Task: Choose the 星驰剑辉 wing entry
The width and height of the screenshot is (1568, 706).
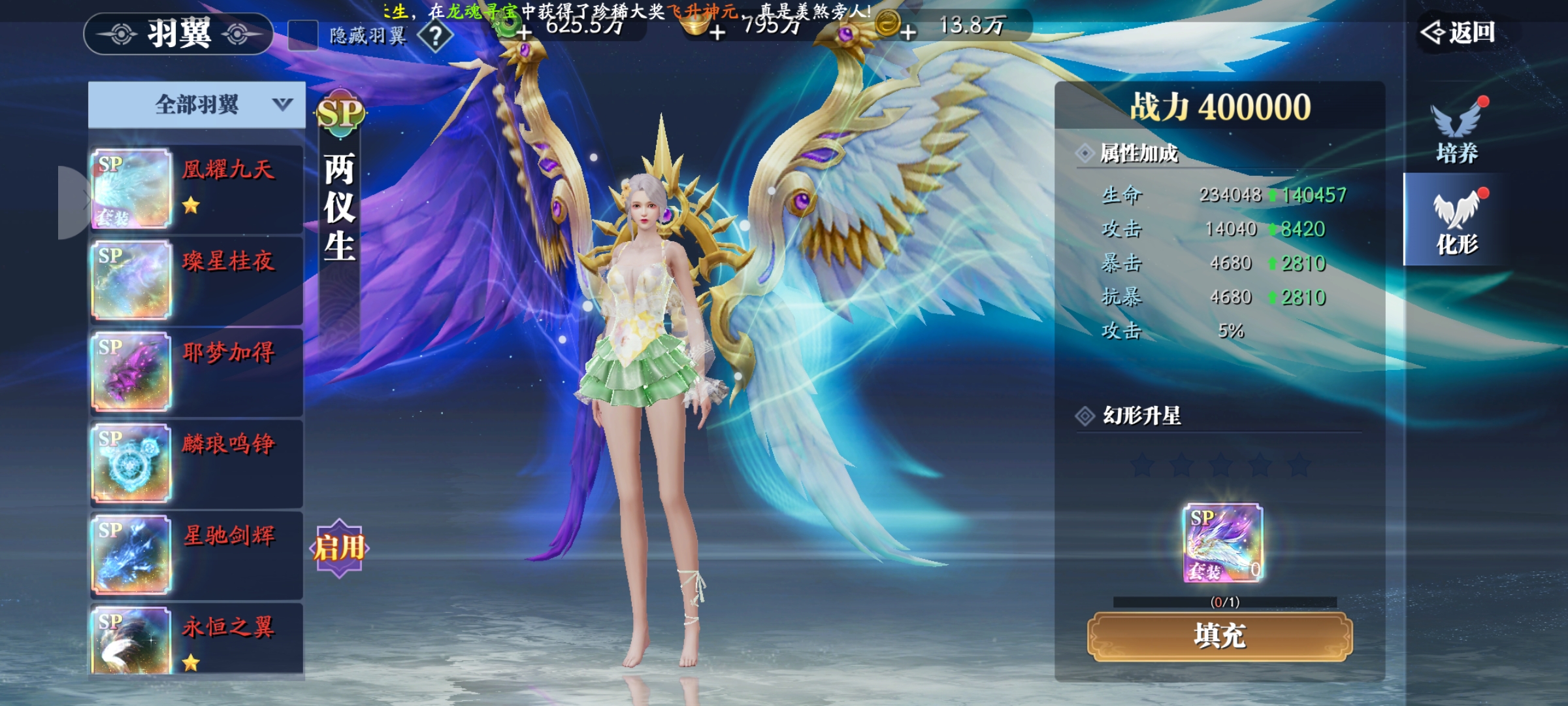Action: tap(196, 554)
